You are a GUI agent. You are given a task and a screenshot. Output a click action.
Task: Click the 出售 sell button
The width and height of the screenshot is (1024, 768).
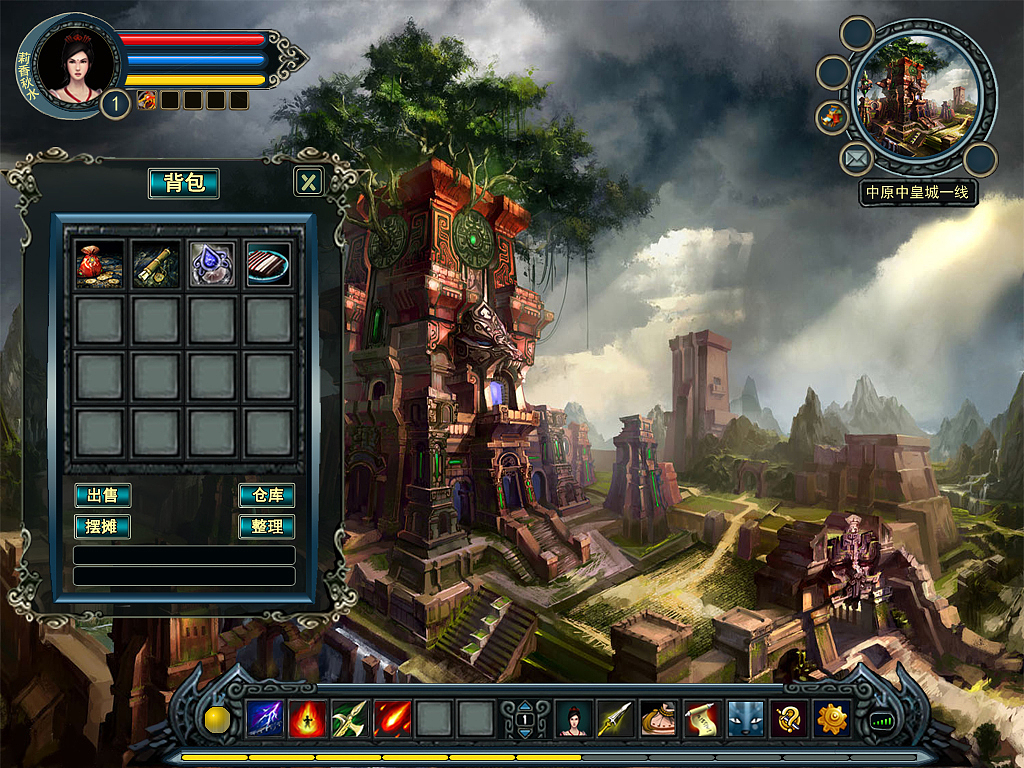coord(102,495)
